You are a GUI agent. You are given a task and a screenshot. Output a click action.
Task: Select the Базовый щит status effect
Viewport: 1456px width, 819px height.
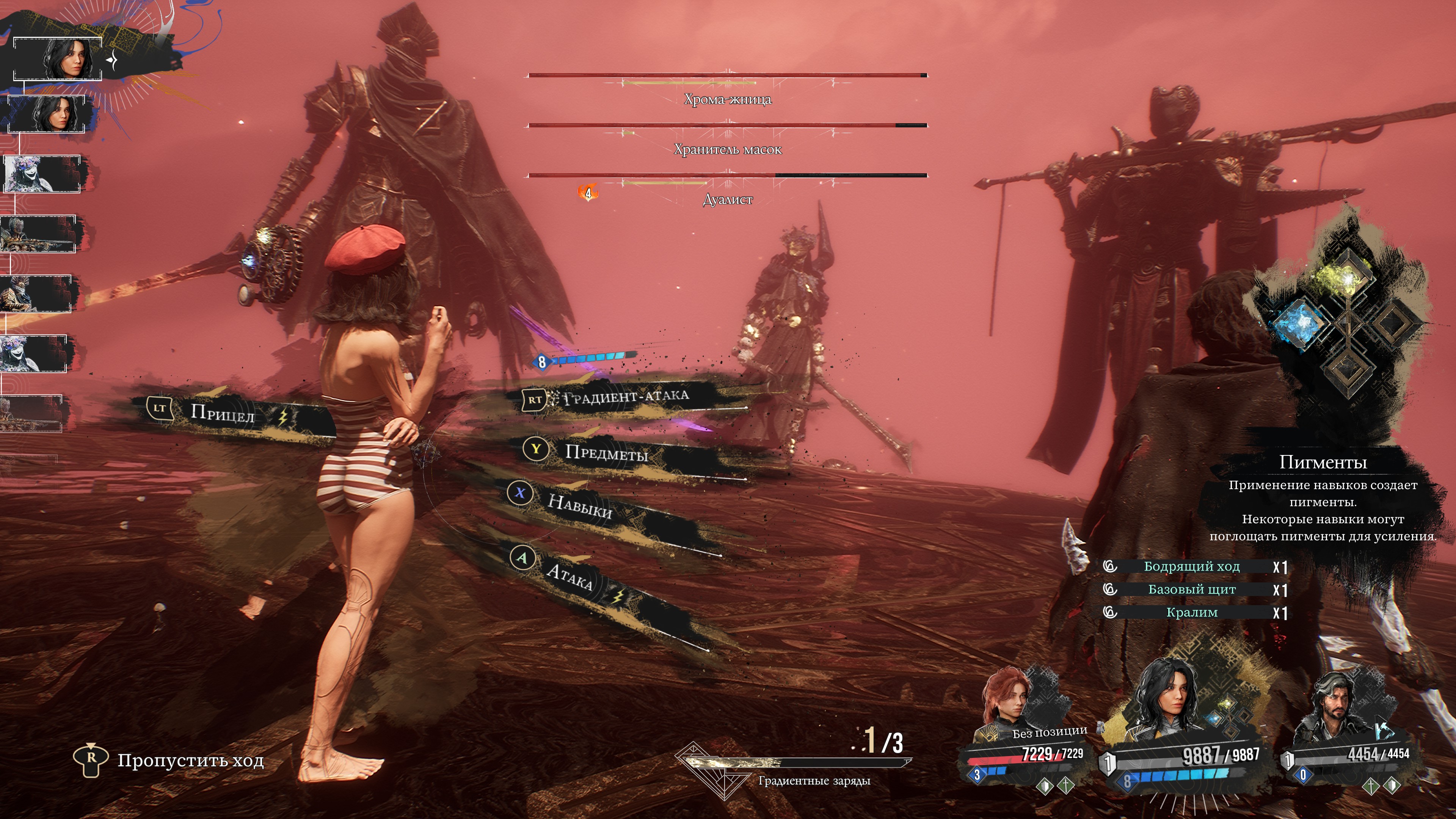click(x=1191, y=590)
